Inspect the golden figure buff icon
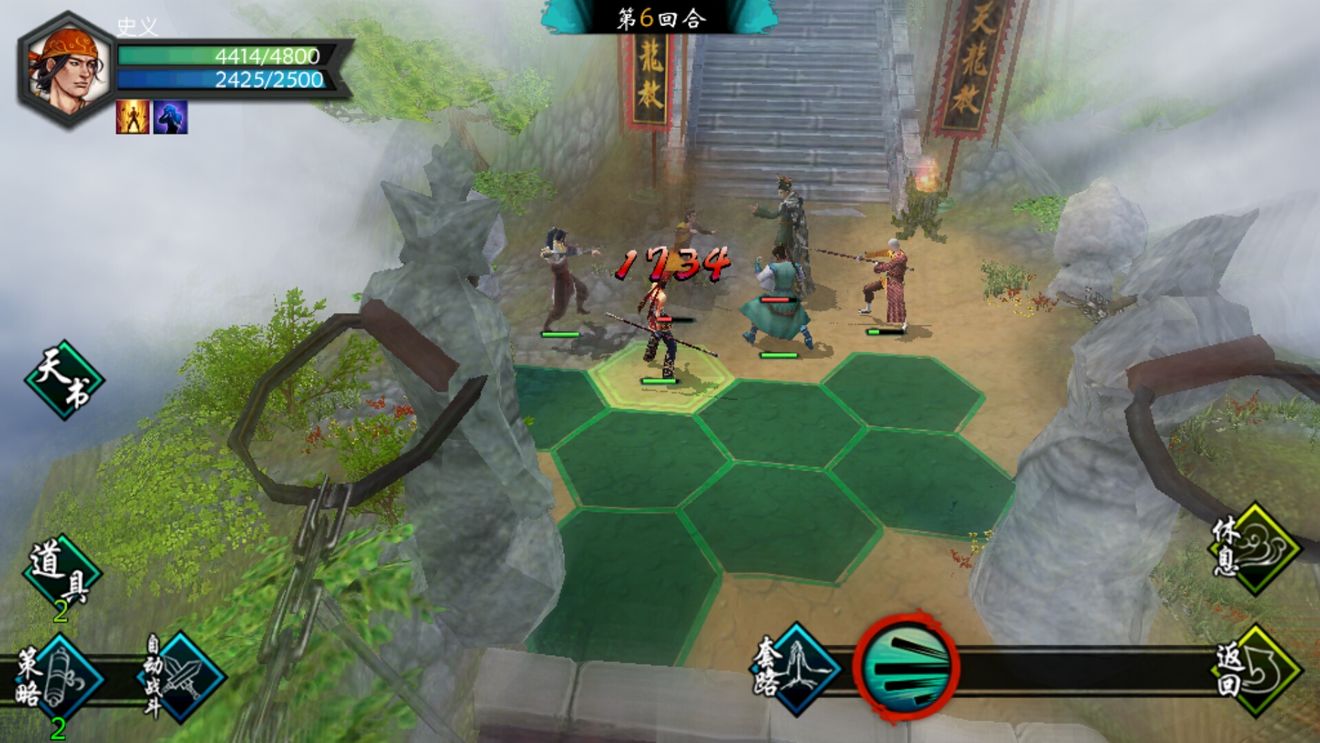This screenshot has height=743, width=1320. click(132, 117)
